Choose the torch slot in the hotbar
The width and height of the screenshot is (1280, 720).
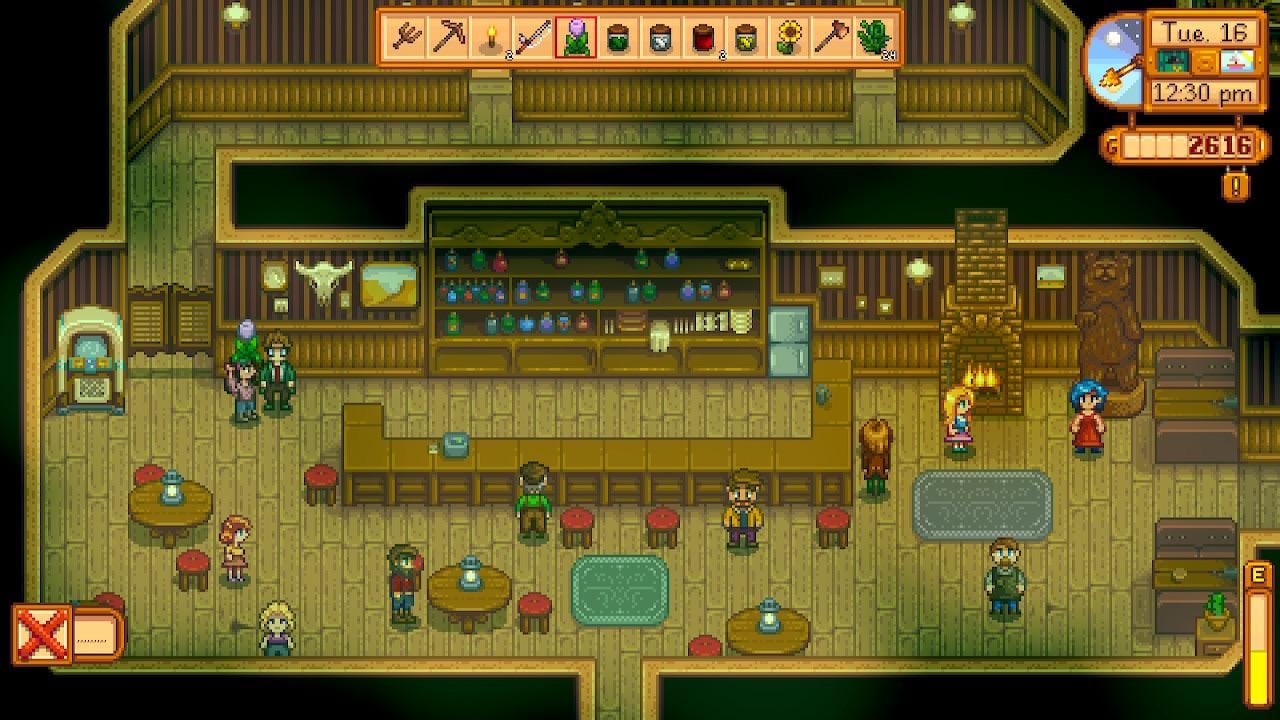click(x=491, y=38)
